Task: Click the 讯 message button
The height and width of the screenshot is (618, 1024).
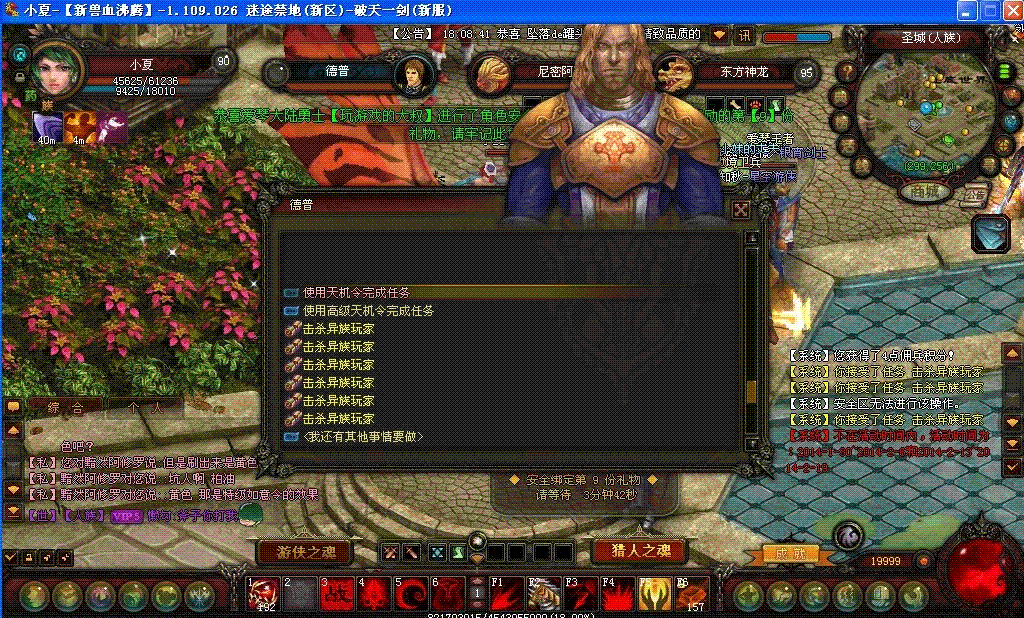Action: click(x=744, y=34)
